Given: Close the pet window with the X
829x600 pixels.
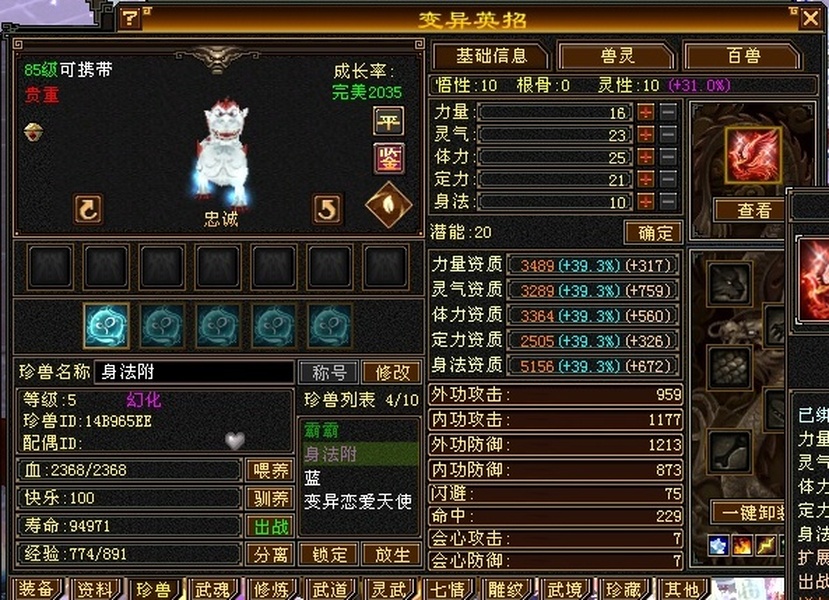Looking at the screenshot, I should 809,19.
